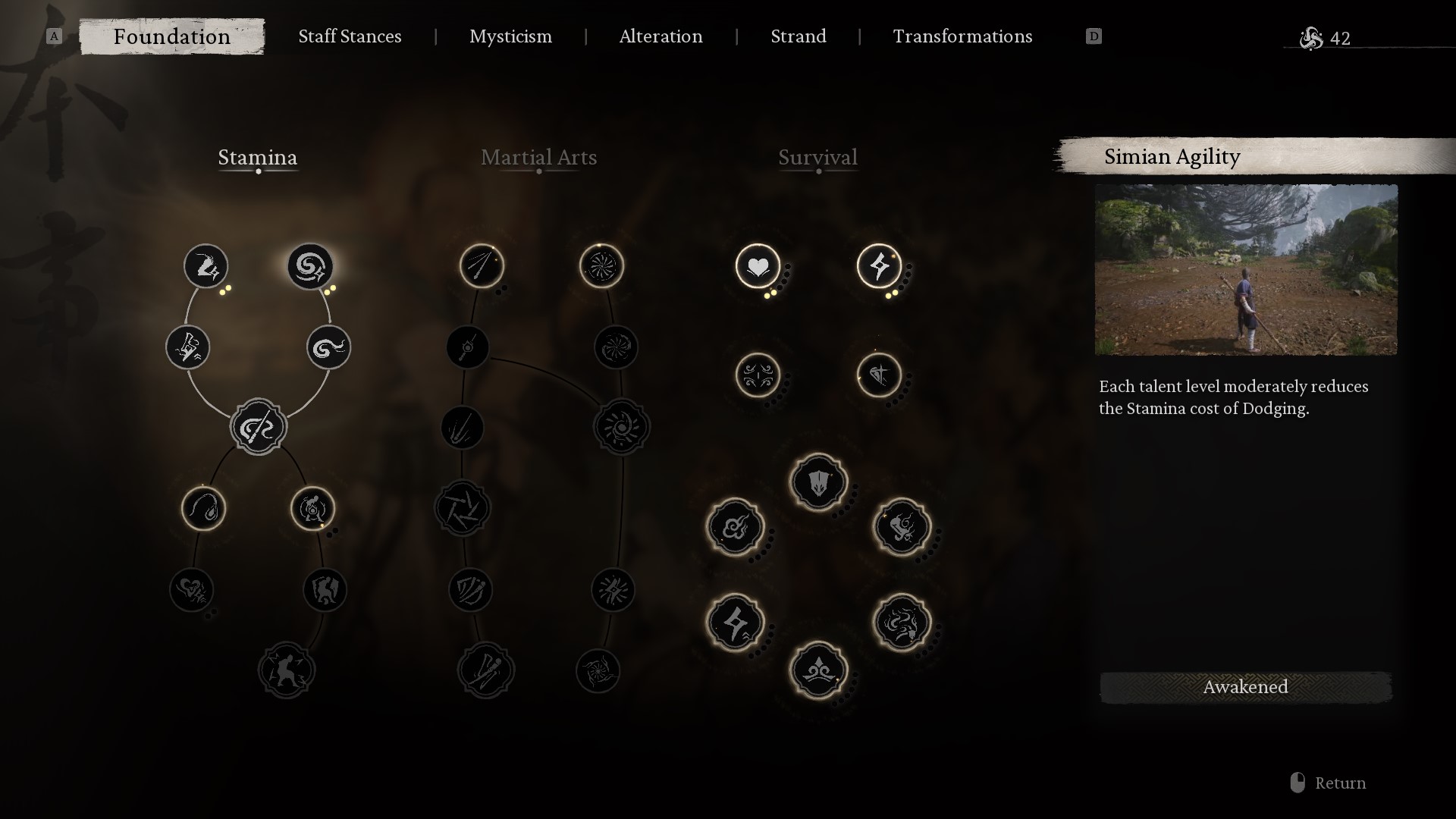Select the running figure talent at Stamina's top
Image resolution: width=1456 pixels, height=819 pixels.
click(206, 266)
